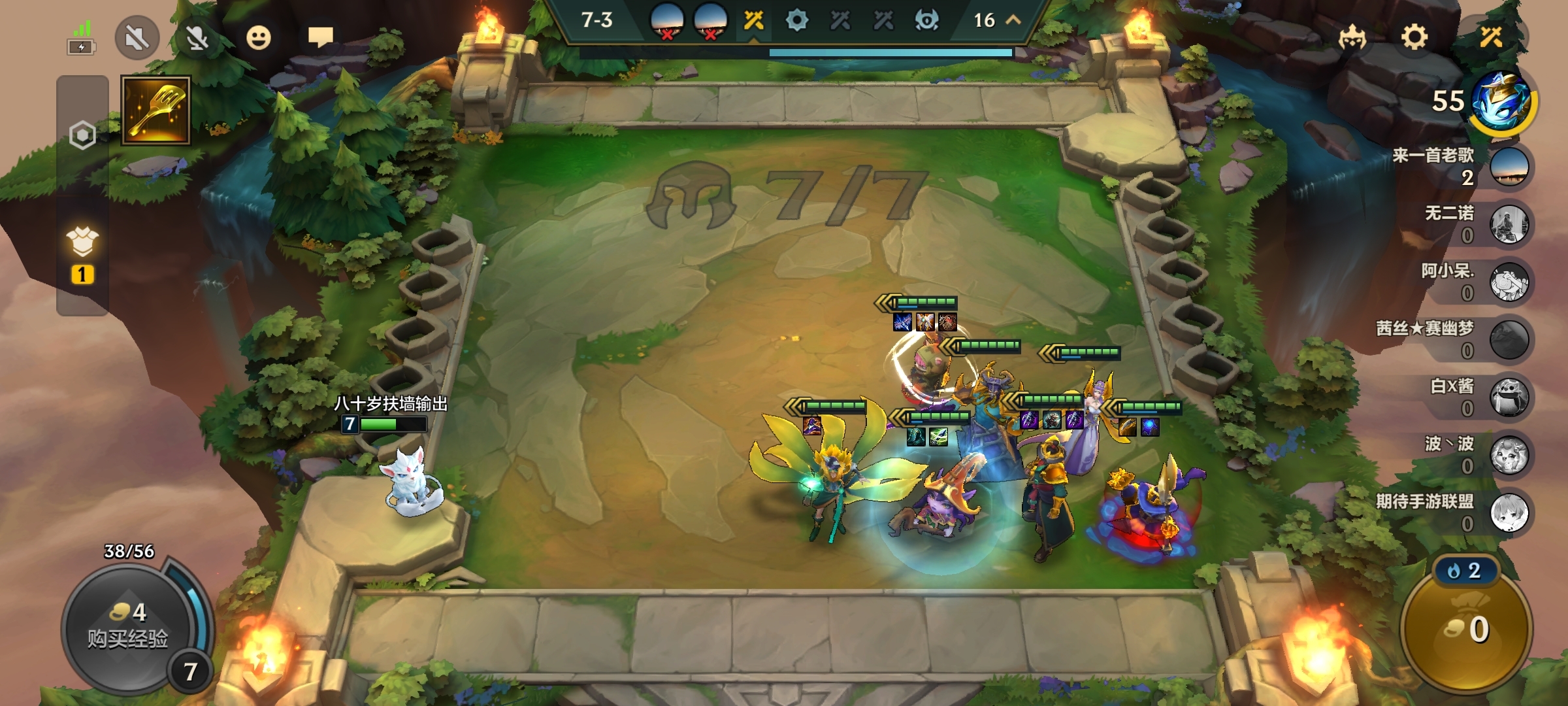
Task: Open the emote smiley menu
Action: (x=259, y=38)
